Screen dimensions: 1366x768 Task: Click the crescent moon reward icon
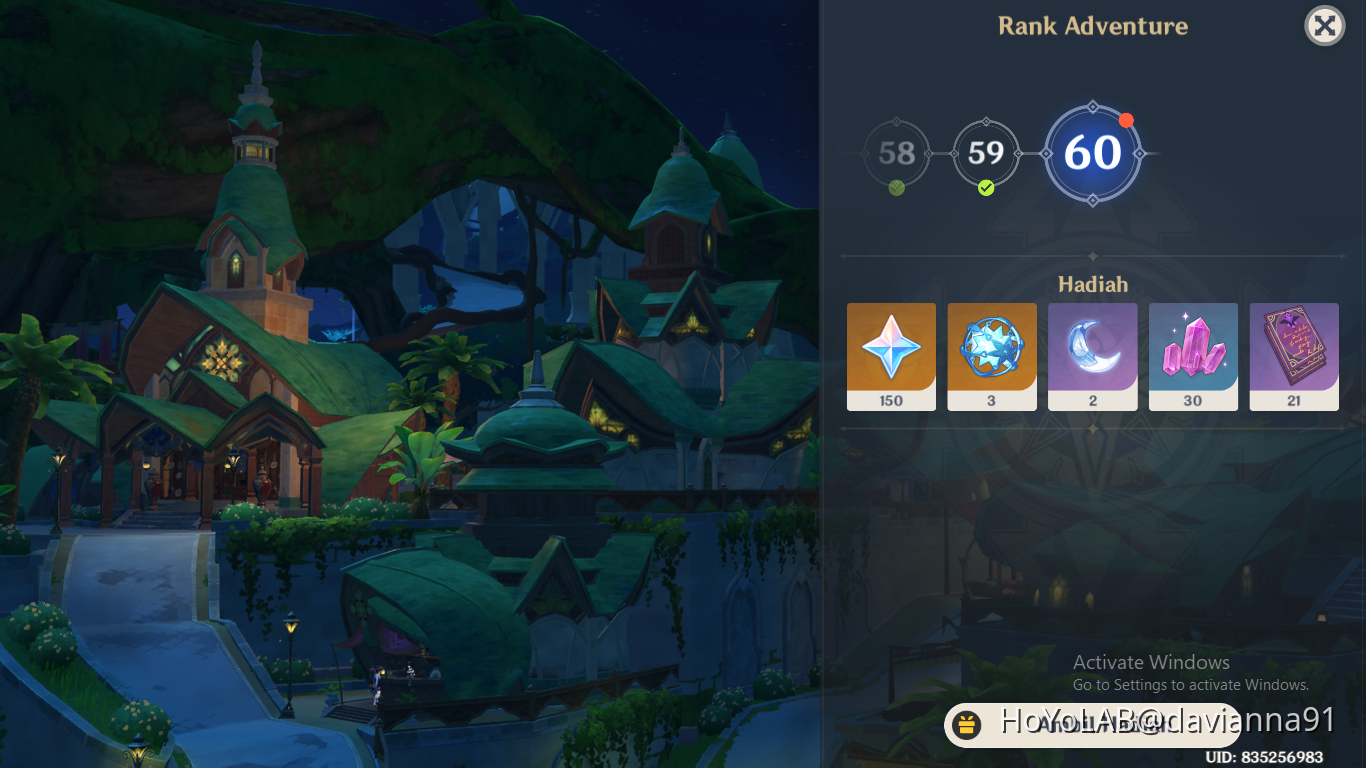click(1092, 350)
